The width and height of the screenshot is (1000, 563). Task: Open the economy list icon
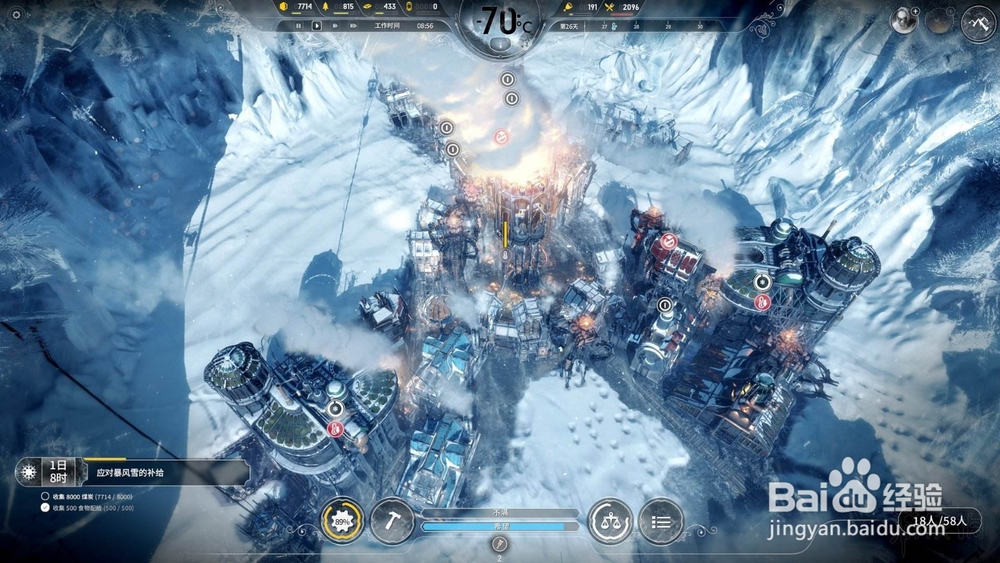660,521
